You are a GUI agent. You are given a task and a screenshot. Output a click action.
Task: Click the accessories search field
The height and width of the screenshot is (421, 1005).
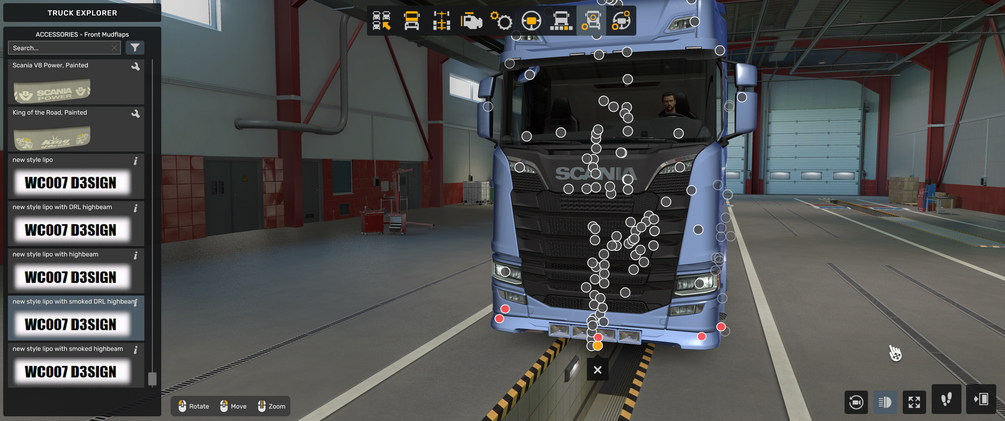62,48
